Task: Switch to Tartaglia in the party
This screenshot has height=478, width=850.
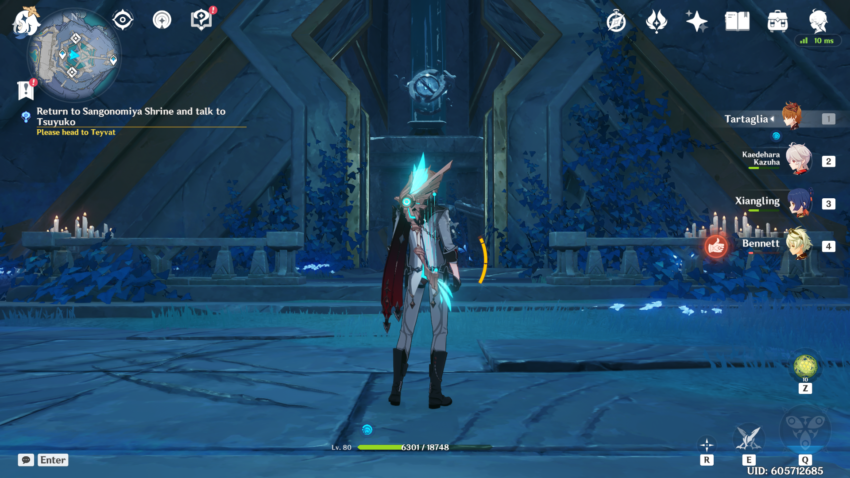Action: [790, 118]
